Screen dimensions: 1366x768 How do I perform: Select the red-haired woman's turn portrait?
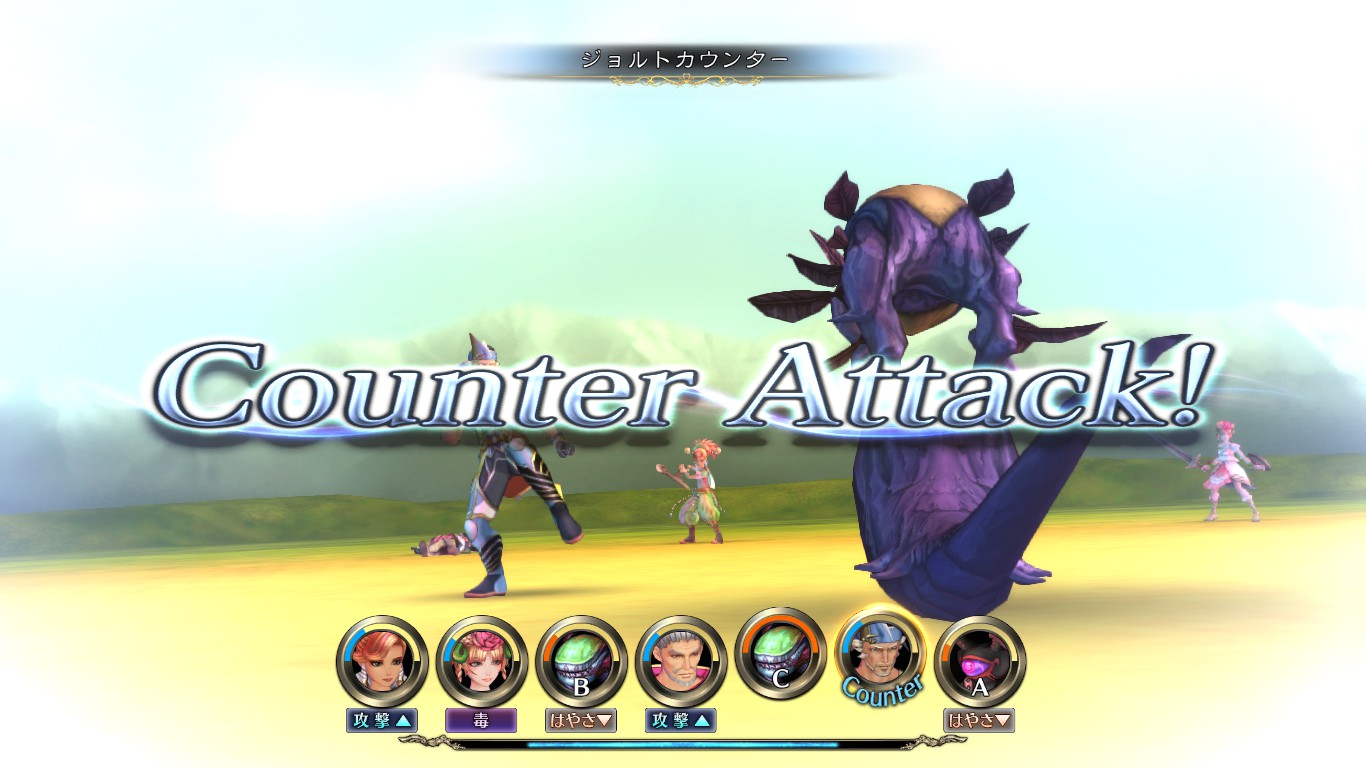pos(382,661)
